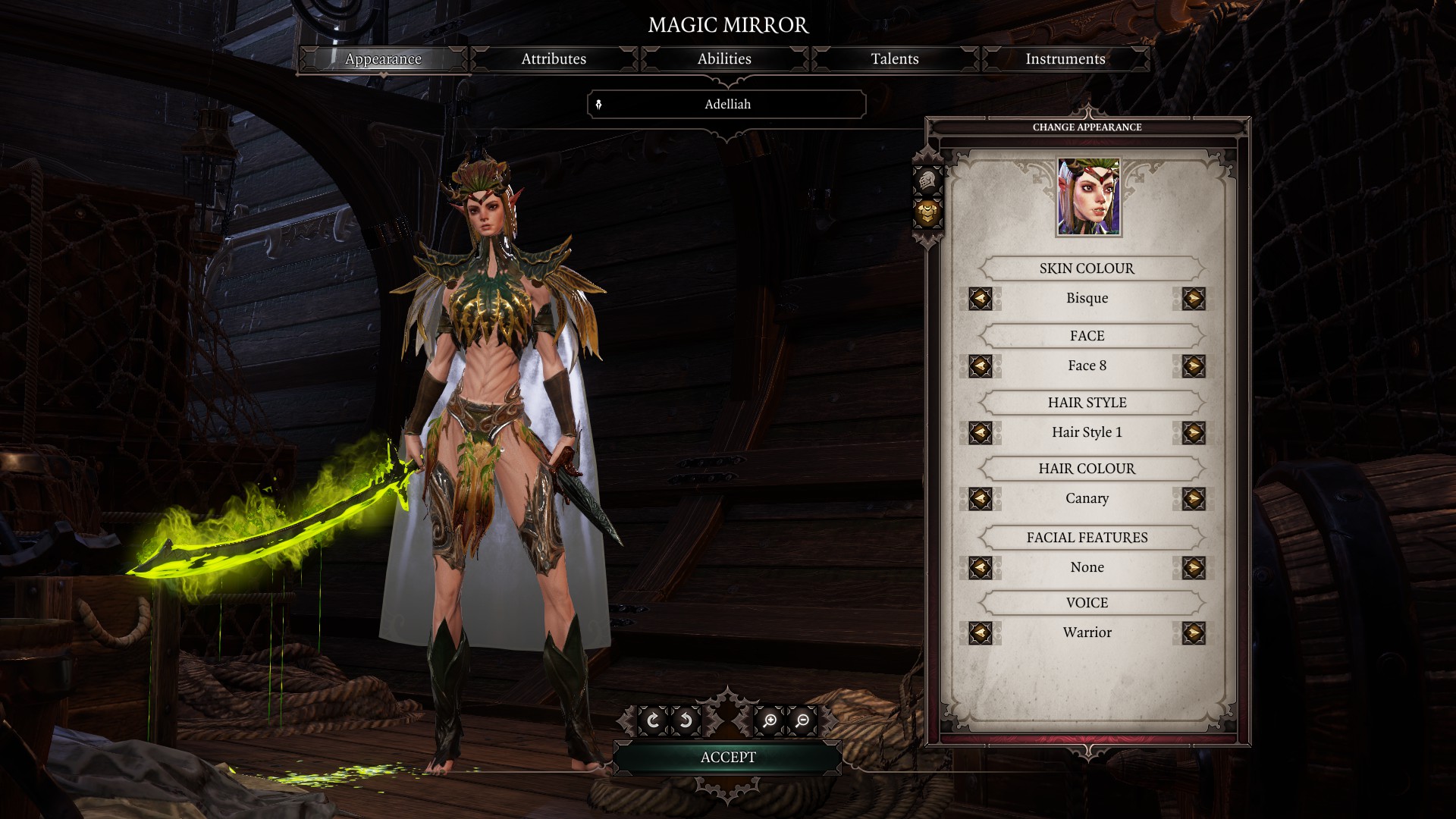Edit the character name Adelliah

pyautogui.click(x=727, y=105)
